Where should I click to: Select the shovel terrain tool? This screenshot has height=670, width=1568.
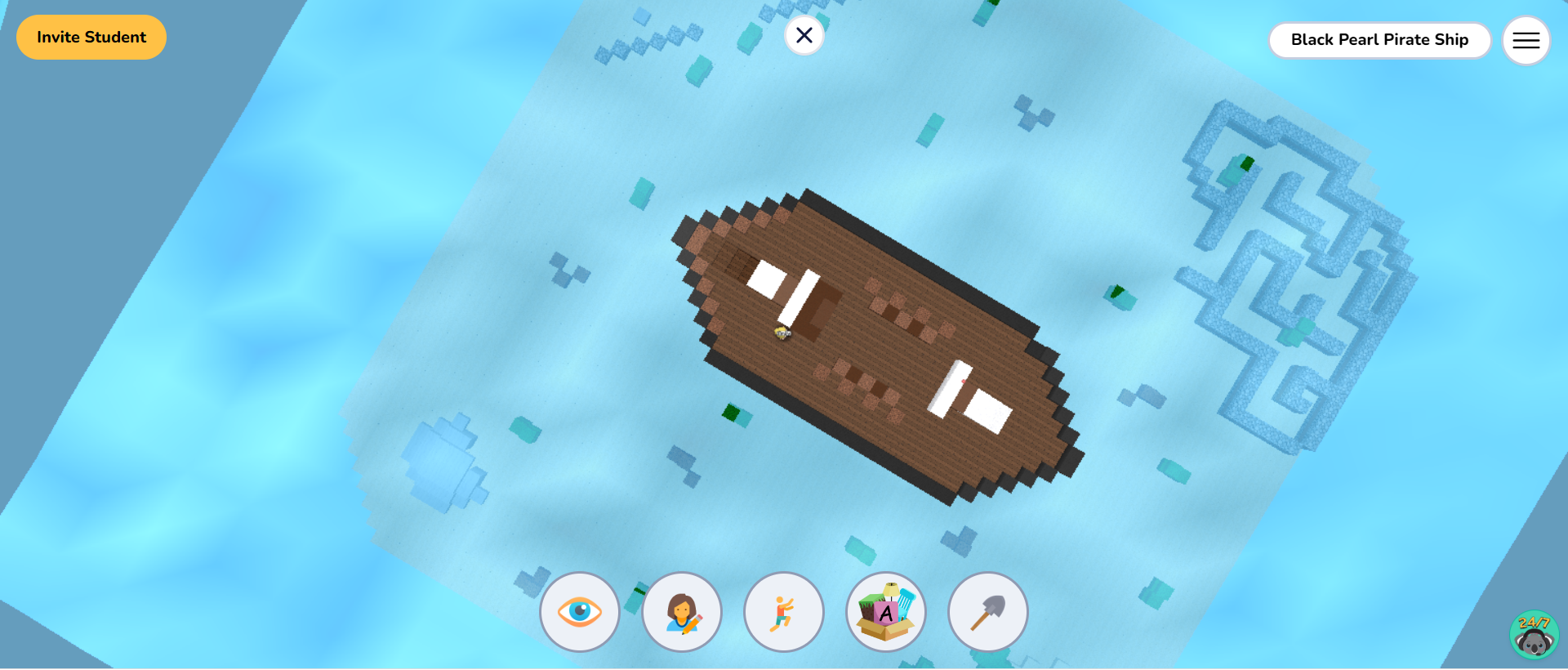(987, 611)
